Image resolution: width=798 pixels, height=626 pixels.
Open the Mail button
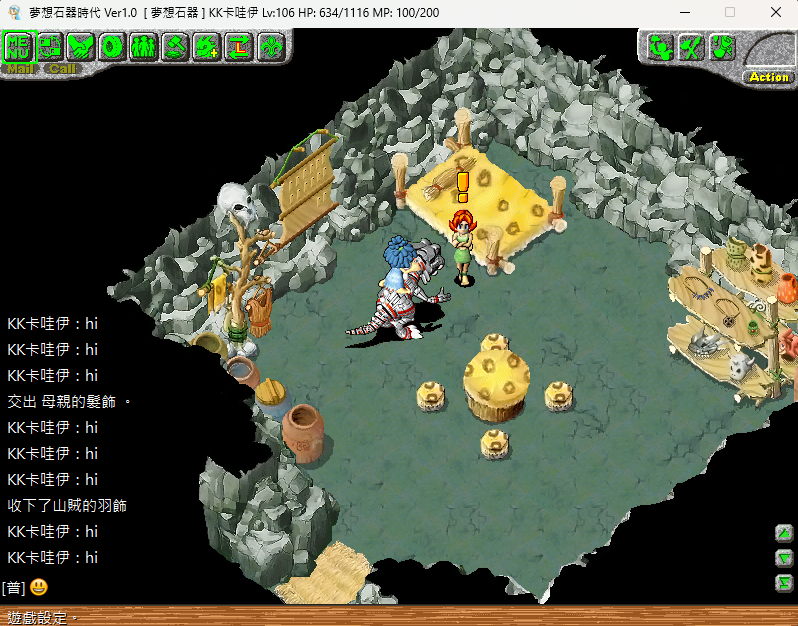pos(20,69)
